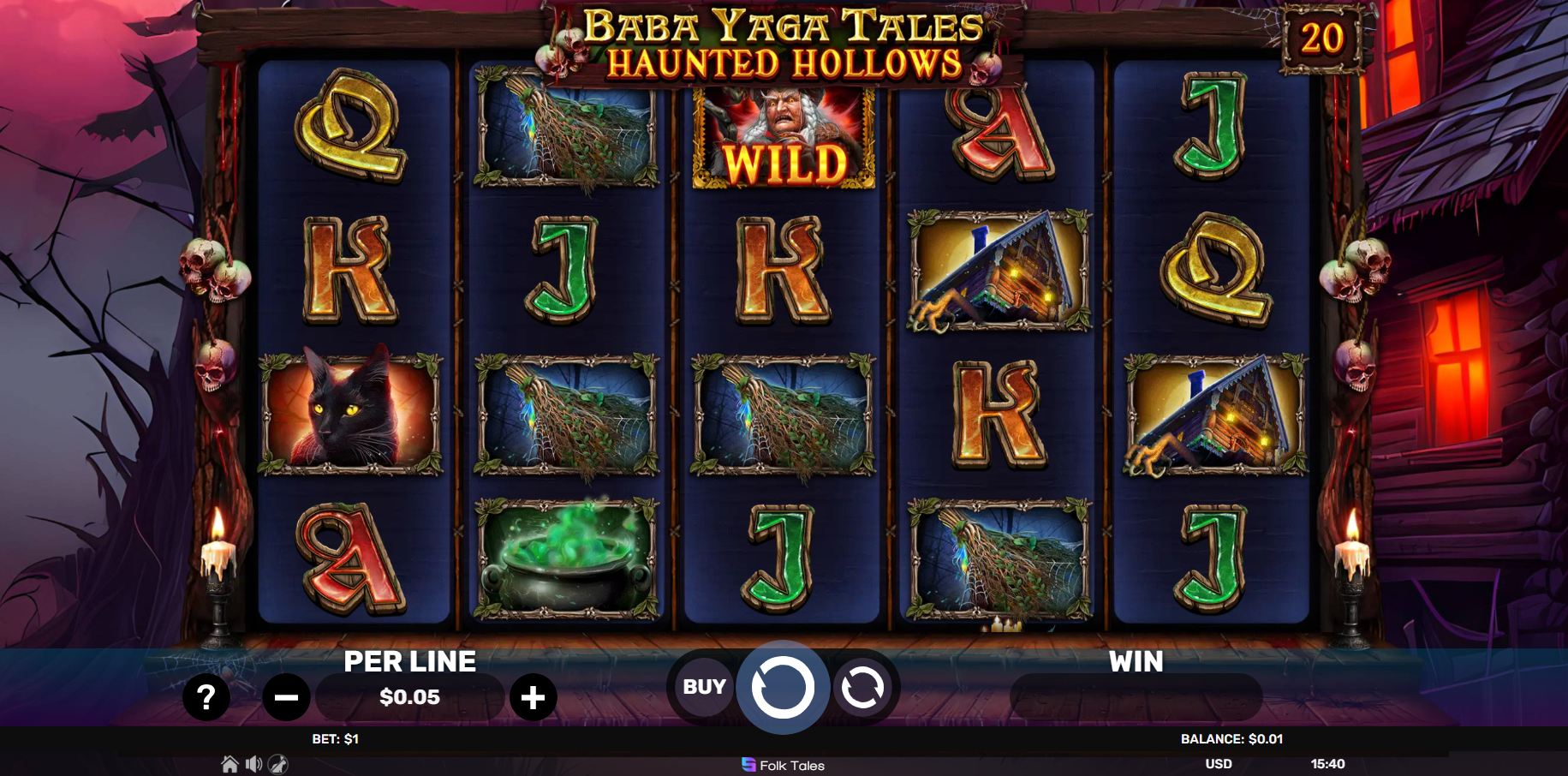This screenshot has width=1568, height=776.
Task: Open the help and paytable info
Action: pyautogui.click(x=206, y=697)
